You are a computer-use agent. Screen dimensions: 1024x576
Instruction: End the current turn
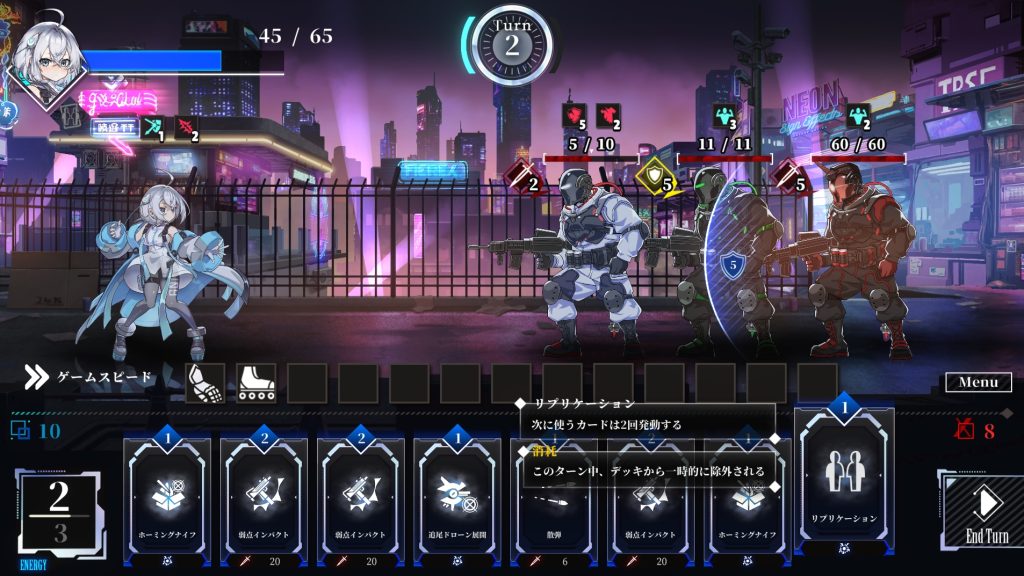click(x=986, y=509)
